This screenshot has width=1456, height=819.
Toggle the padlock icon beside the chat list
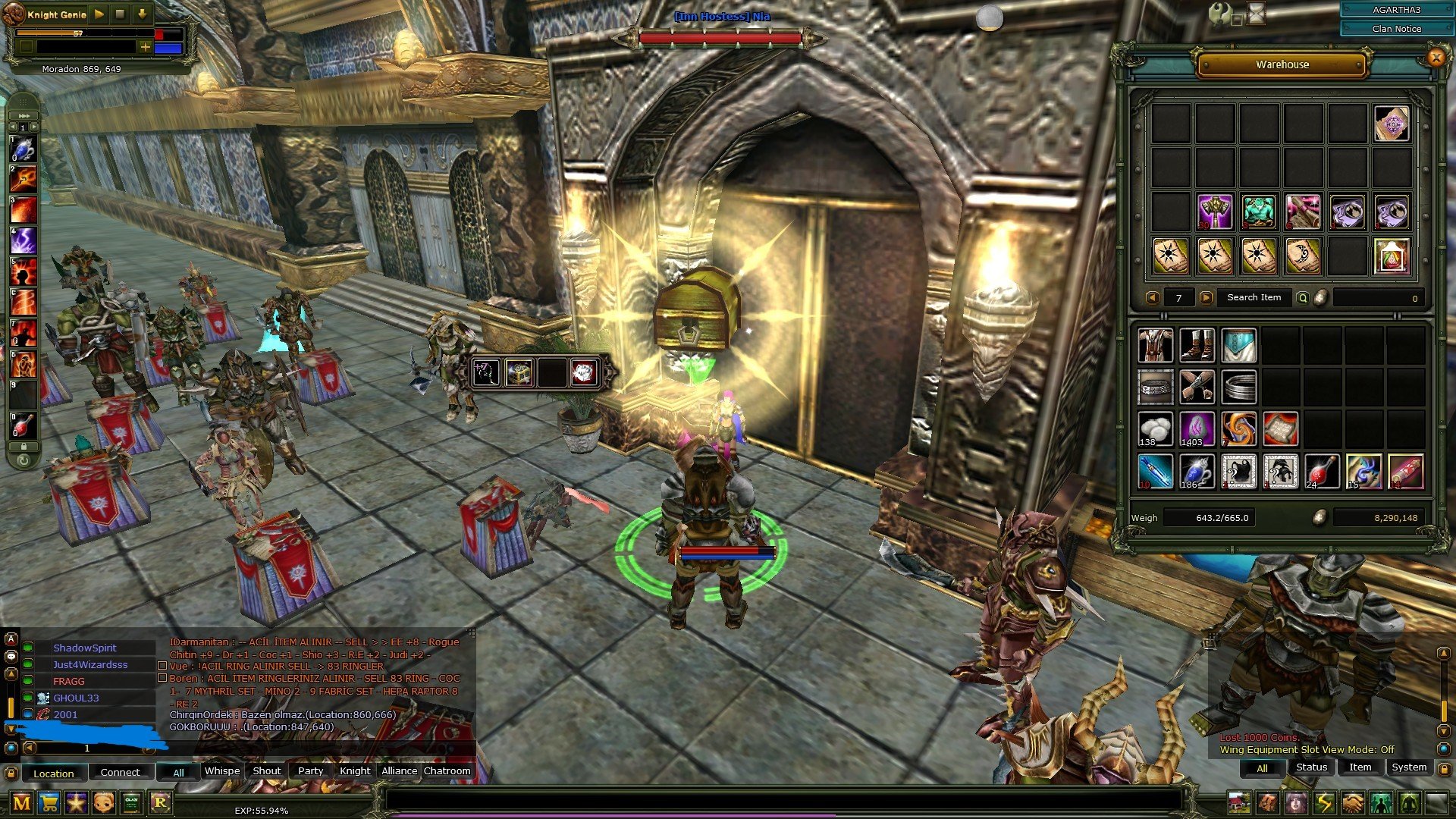pos(11,773)
